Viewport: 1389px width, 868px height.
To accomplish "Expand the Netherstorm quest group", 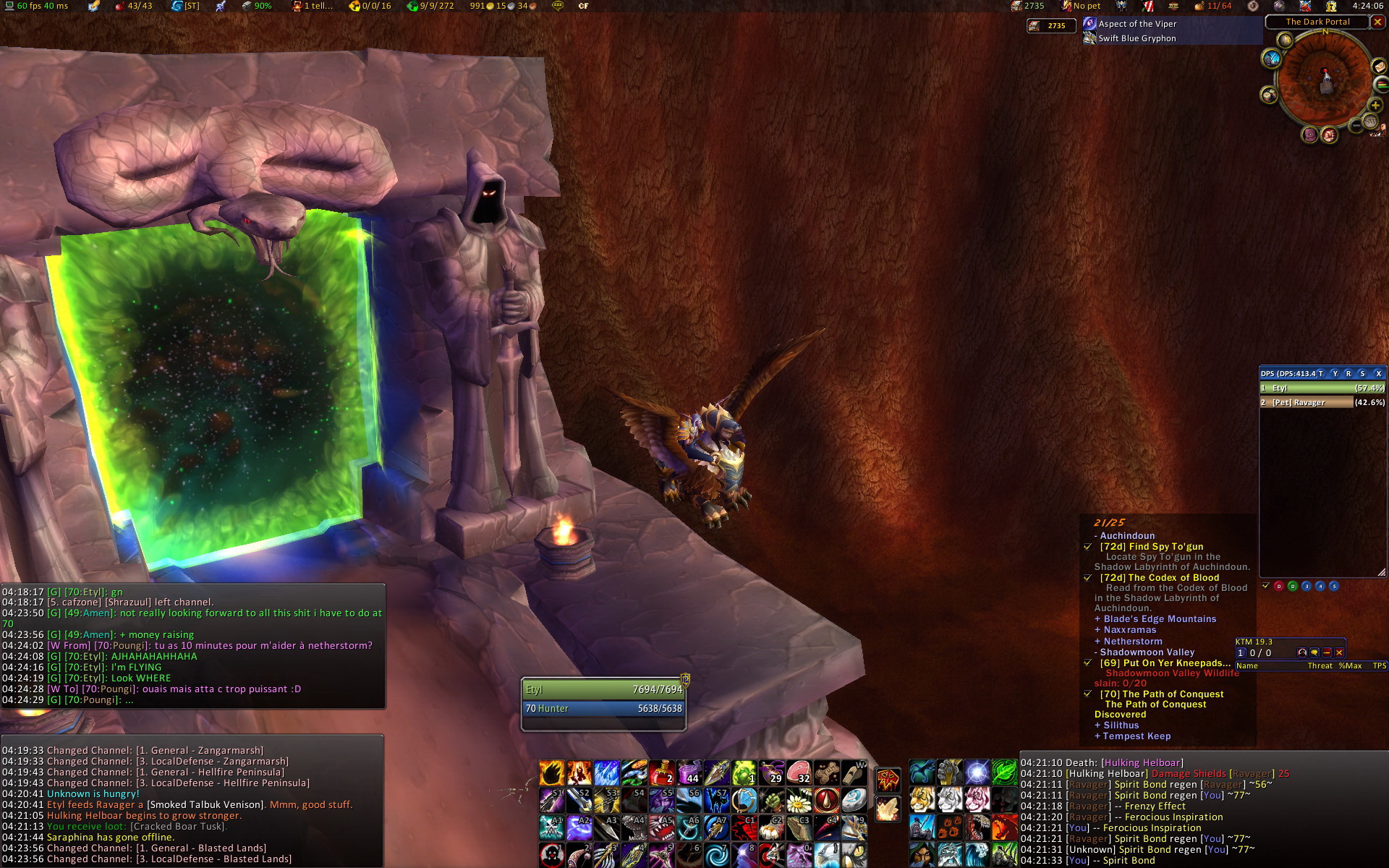I will click(1132, 642).
